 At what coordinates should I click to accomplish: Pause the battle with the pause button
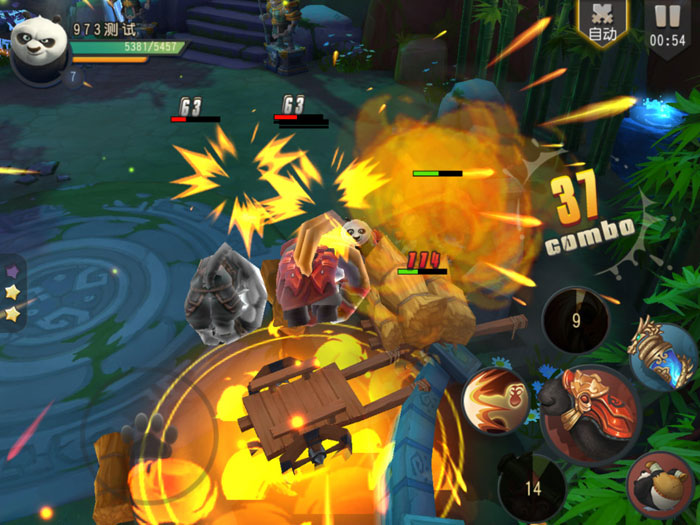click(x=667, y=25)
